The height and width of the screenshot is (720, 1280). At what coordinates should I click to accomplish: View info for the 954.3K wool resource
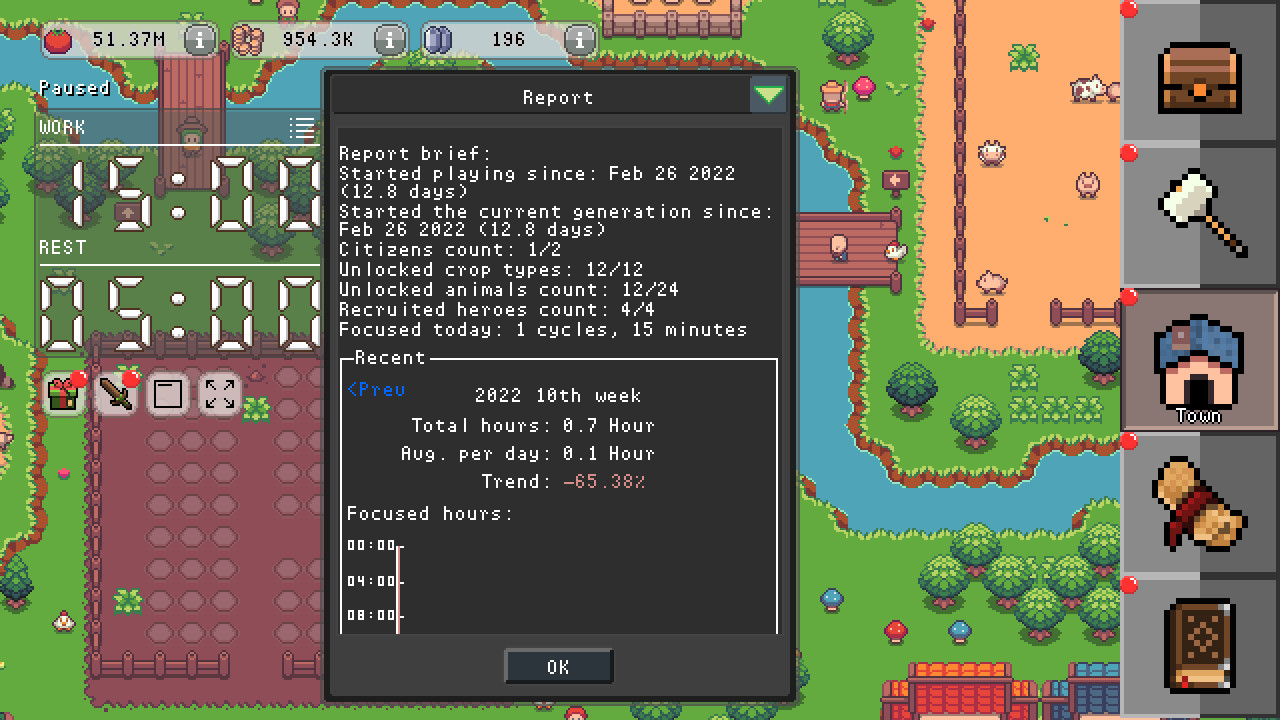pyautogui.click(x=389, y=39)
